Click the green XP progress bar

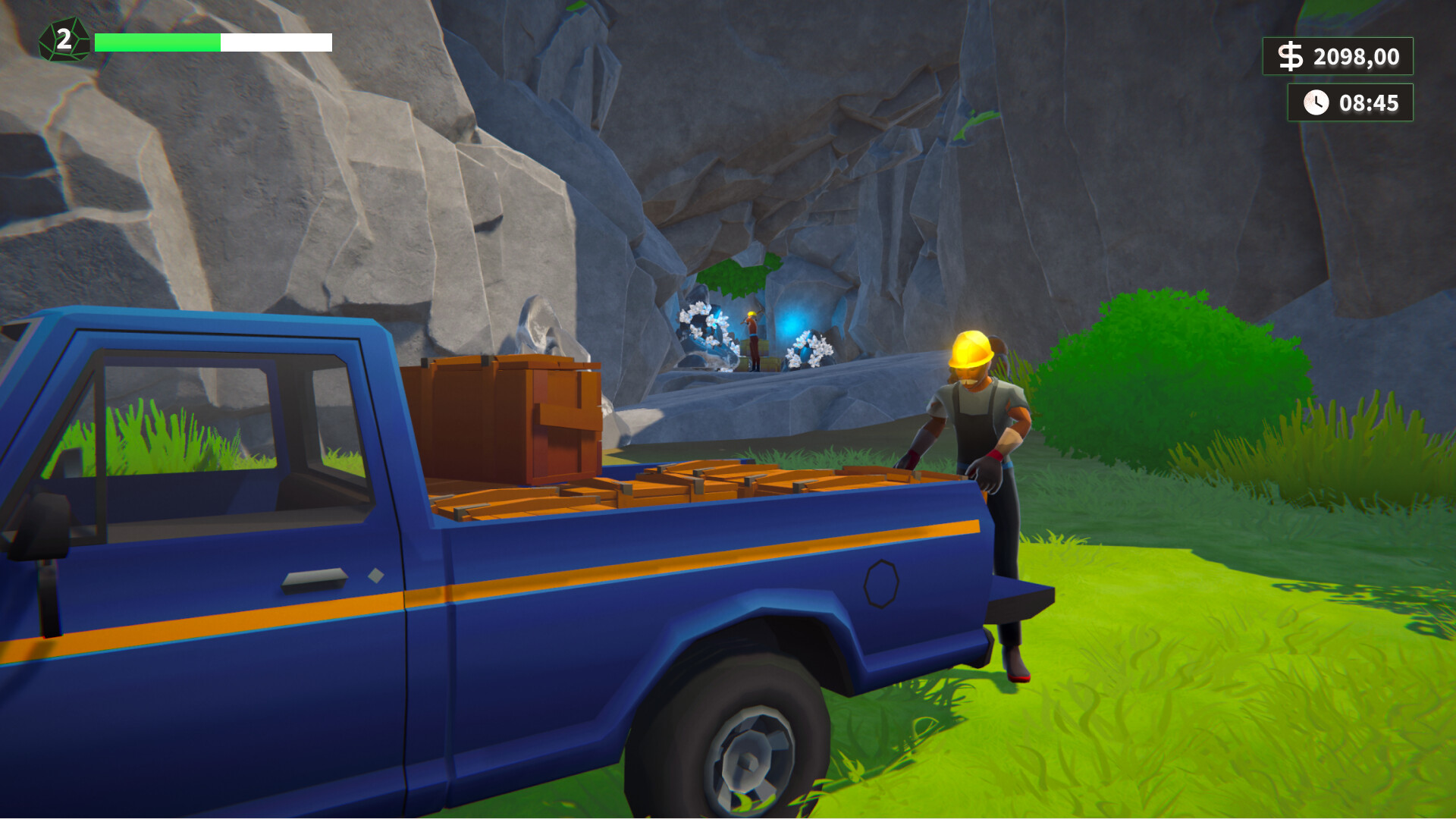click(x=159, y=42)
